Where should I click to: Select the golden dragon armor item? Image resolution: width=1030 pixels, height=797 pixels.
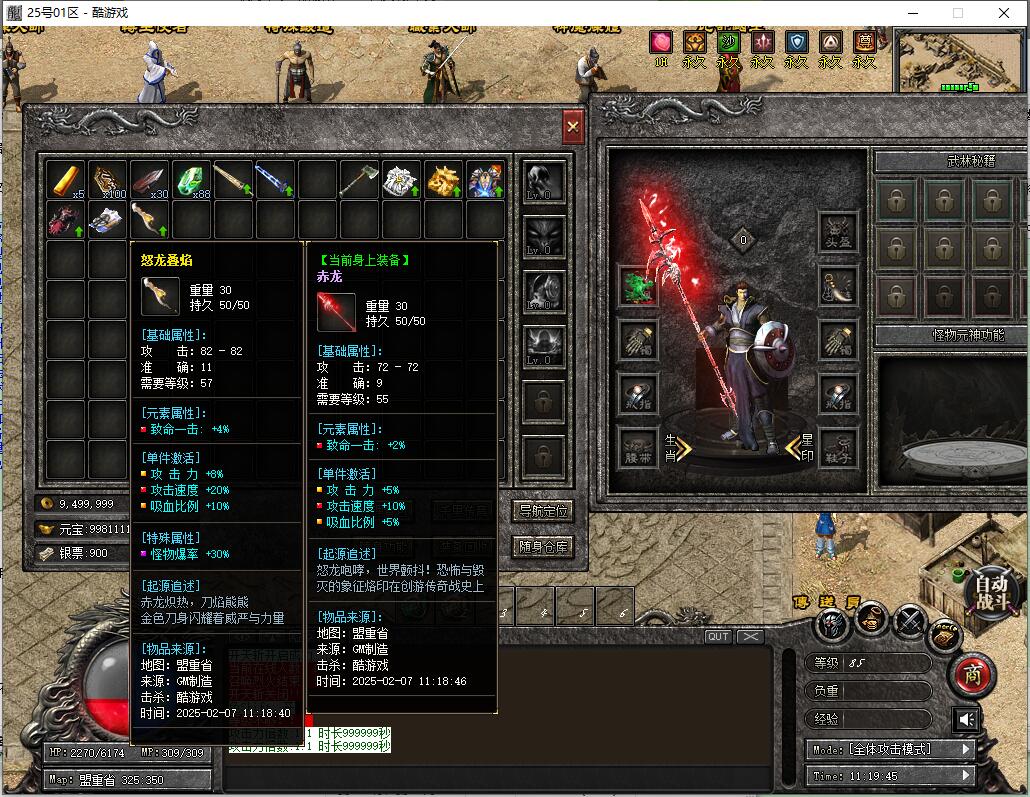[x=443, y=181]
